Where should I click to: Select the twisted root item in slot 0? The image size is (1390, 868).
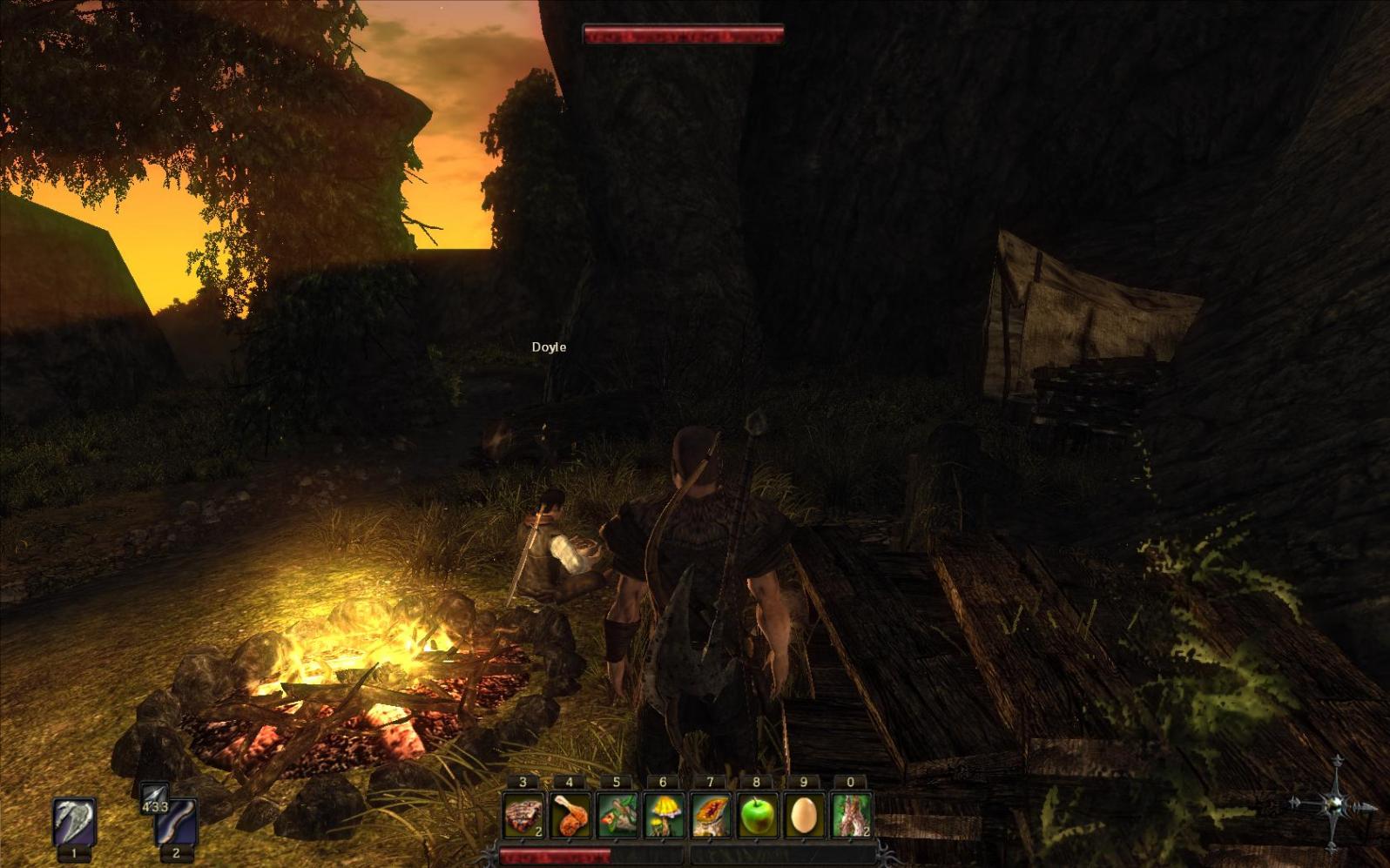(x=851, y=816)
